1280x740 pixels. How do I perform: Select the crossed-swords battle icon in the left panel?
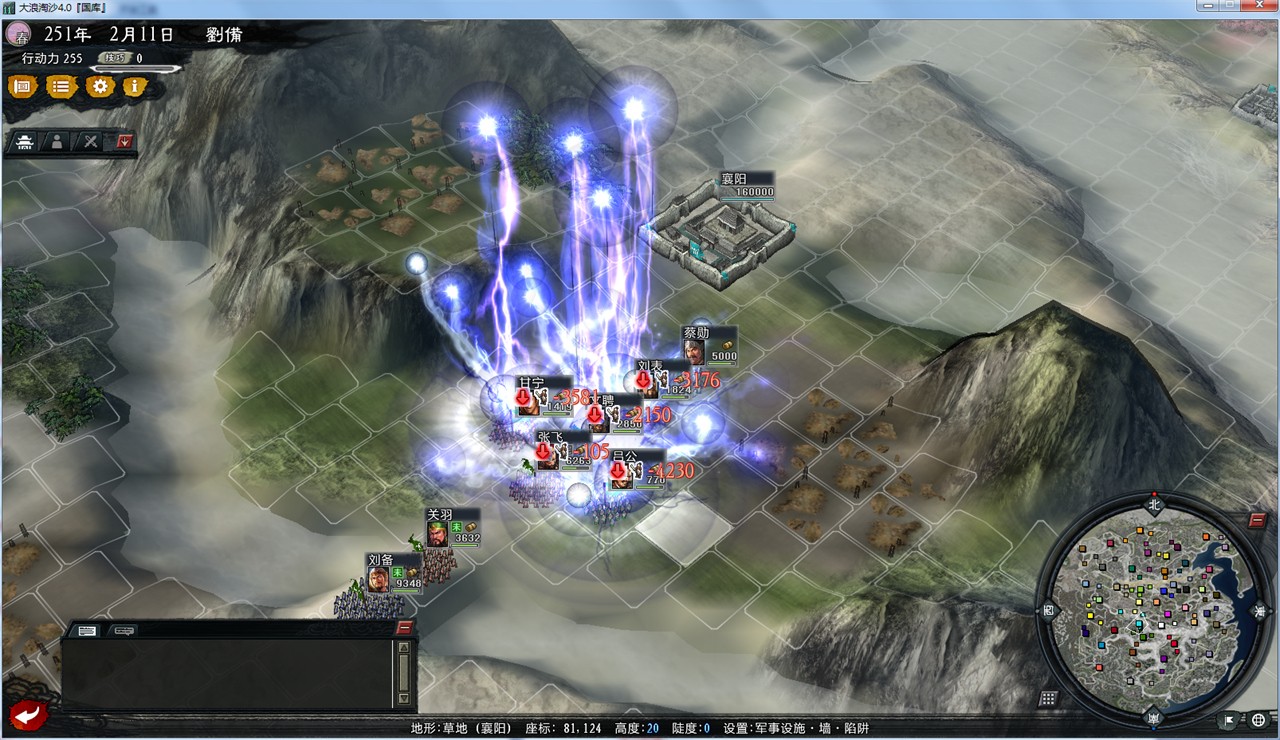tap(89, 141)
